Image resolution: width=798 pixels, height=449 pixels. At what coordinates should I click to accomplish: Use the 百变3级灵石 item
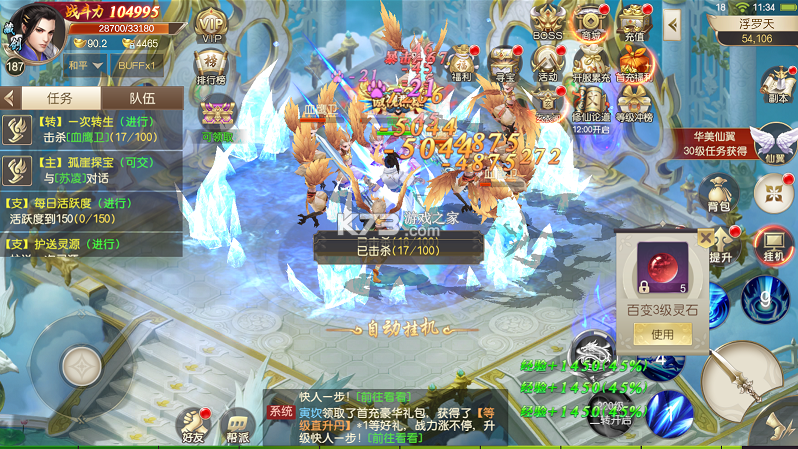[x=662, y=335]
